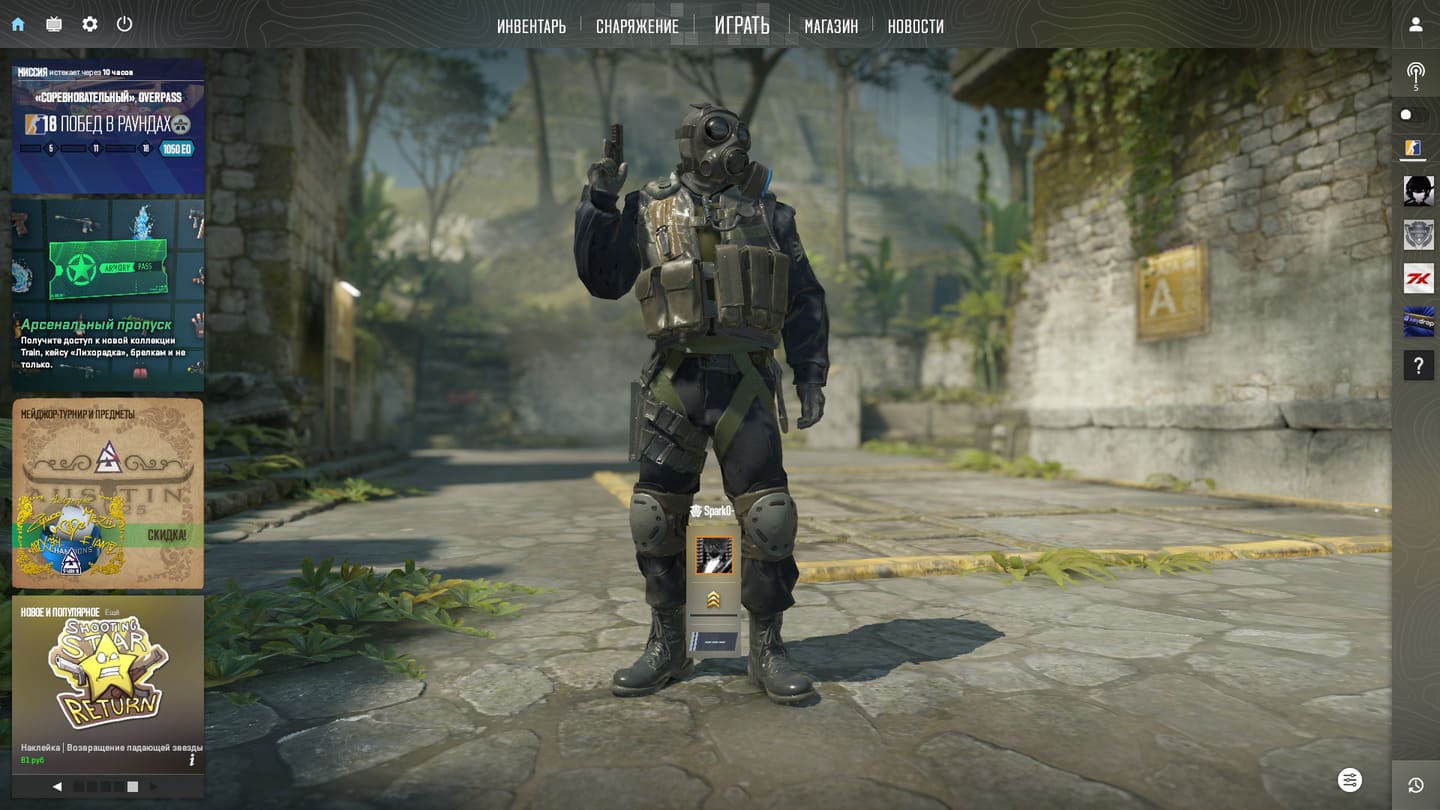Show info for the featured sticker
Viewport: 1440px width, 810px height.
click(x=191, y=760)
